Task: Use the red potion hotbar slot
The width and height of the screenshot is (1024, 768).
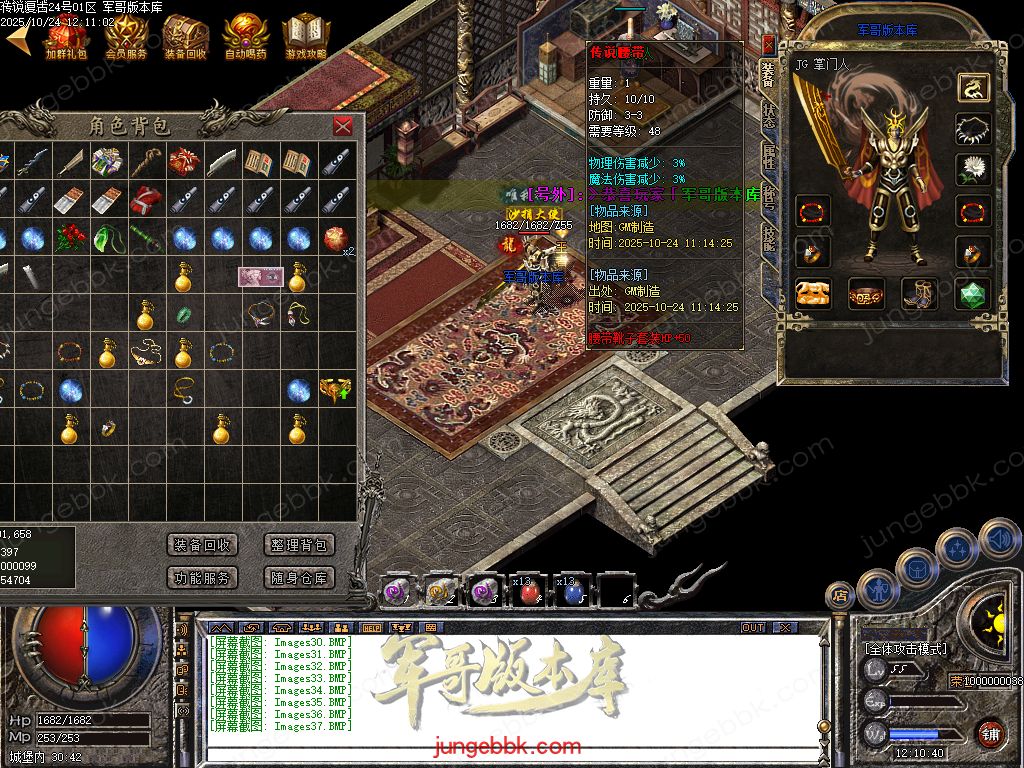Action: [x=529, y=593]
